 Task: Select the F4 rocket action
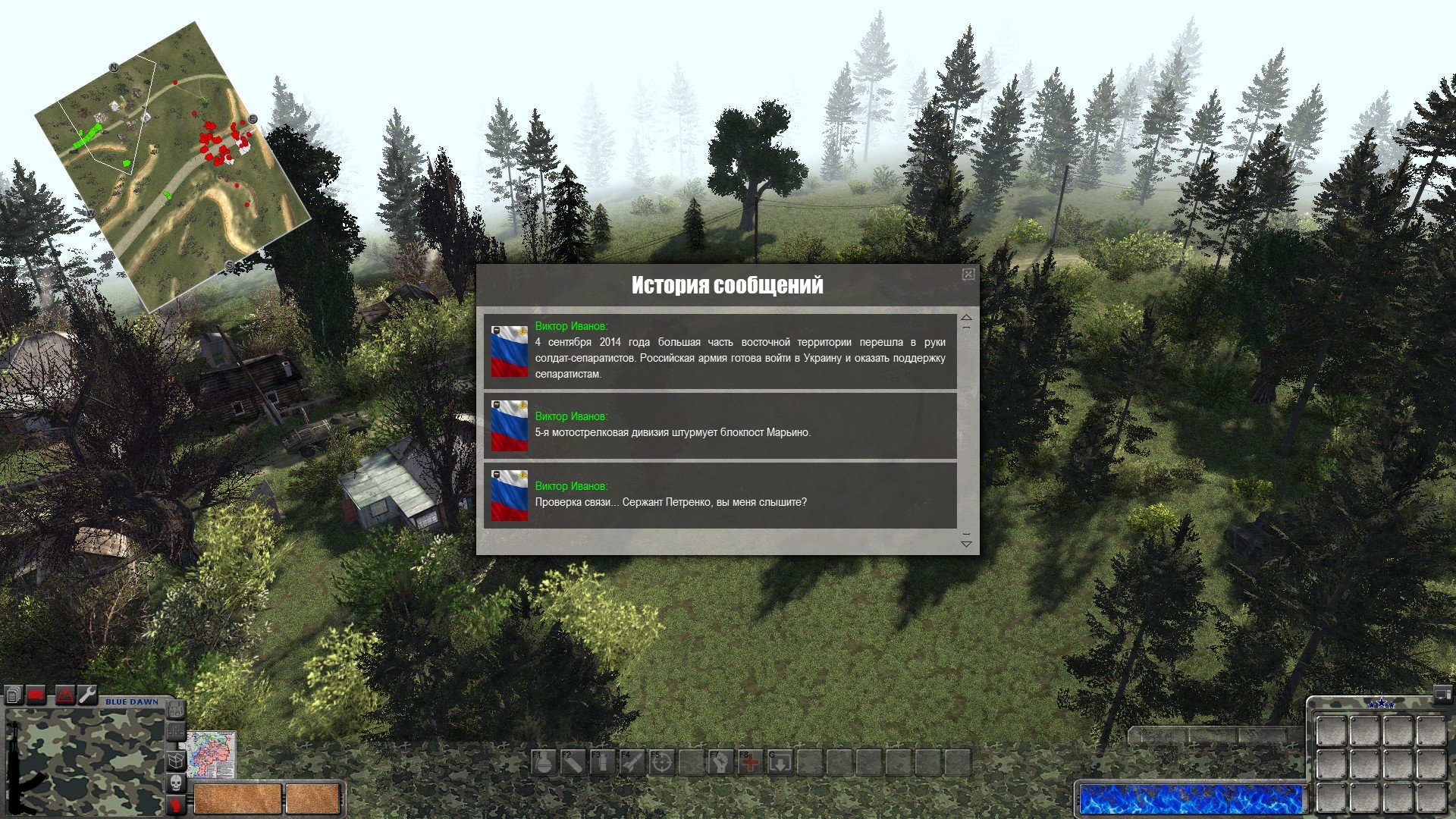(632, 763)
